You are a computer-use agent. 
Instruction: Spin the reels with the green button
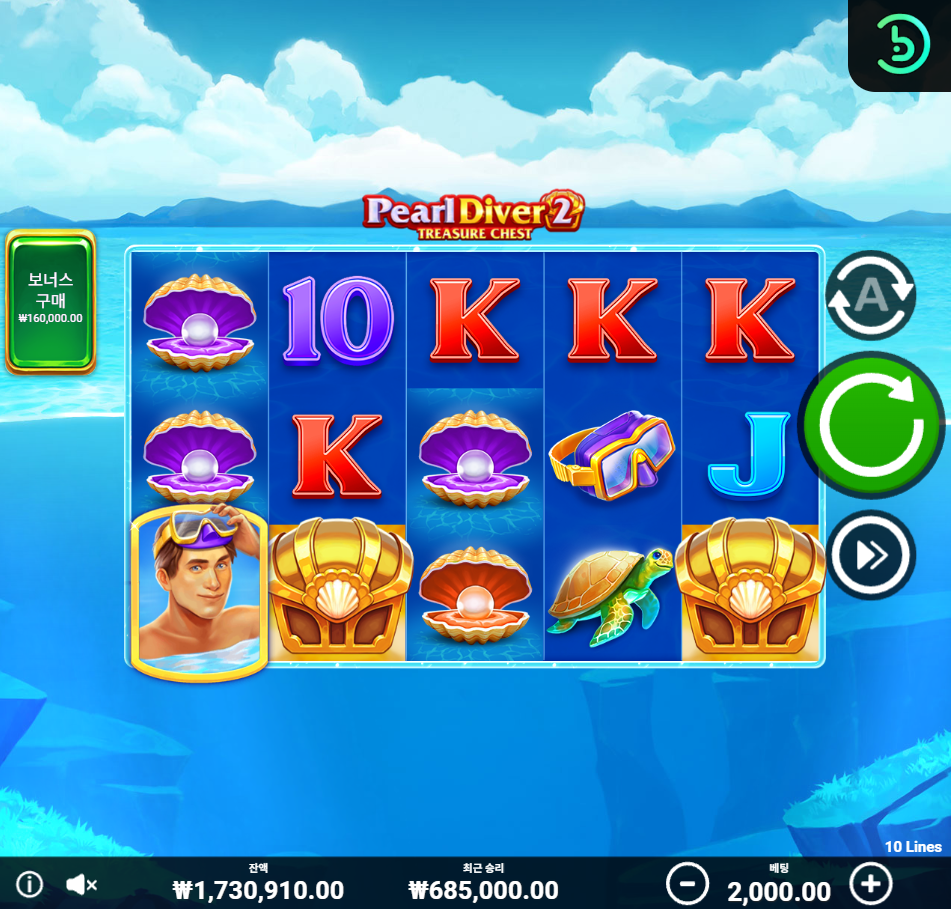point(871,425)
